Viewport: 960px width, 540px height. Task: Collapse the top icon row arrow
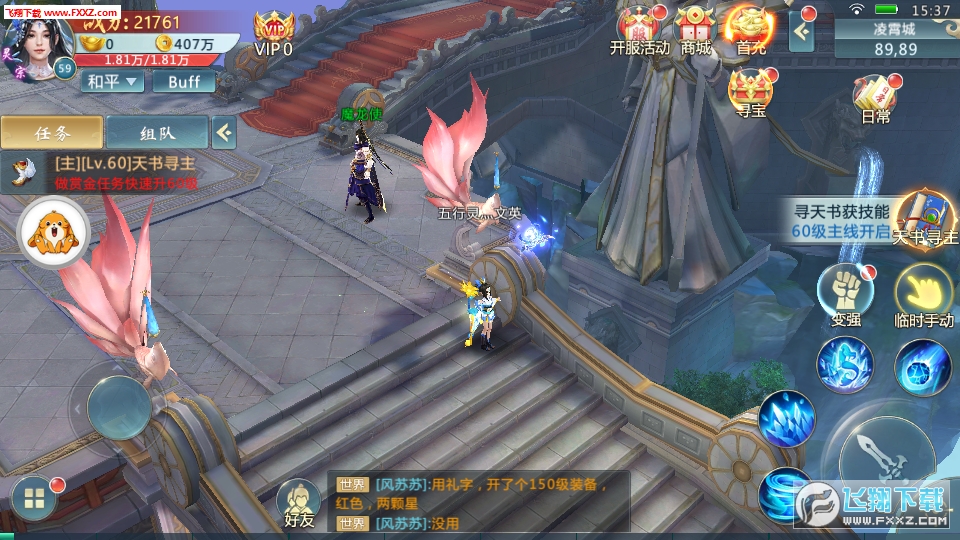coord(802,31)
